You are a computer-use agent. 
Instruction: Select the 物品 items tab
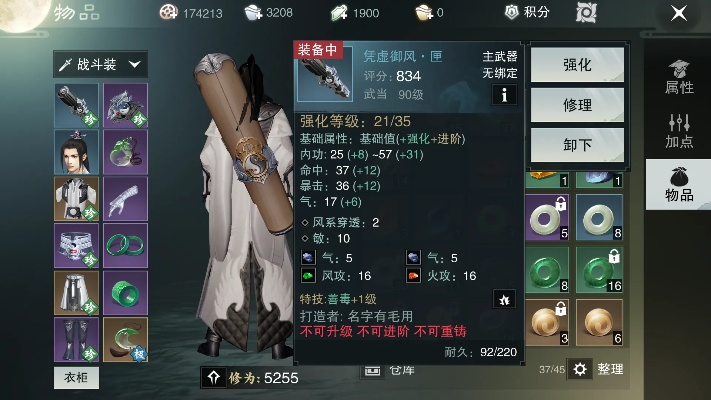(679, 184)
